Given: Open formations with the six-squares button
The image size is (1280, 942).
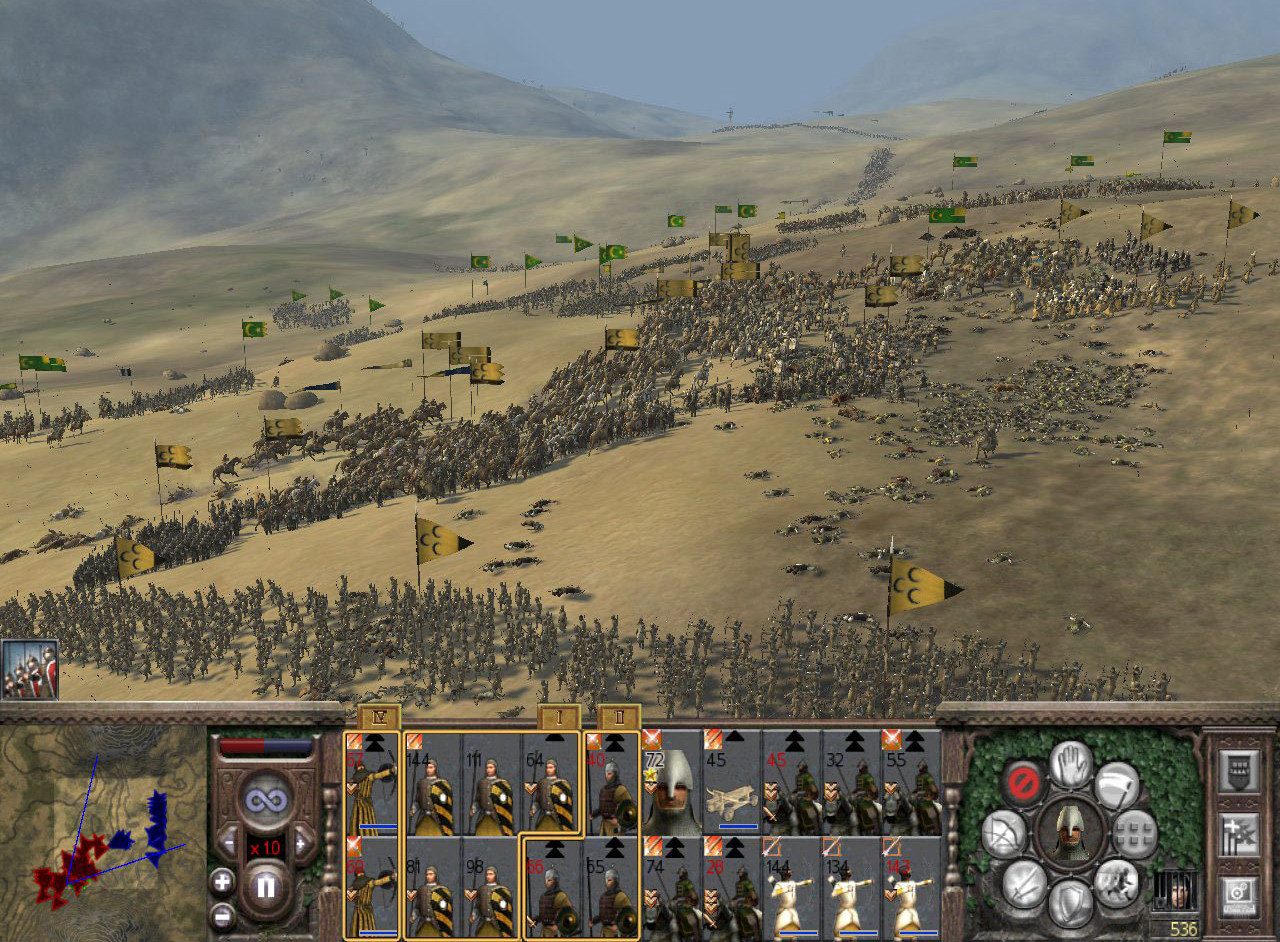Looking at the screenshot, I should [1136, 832].
